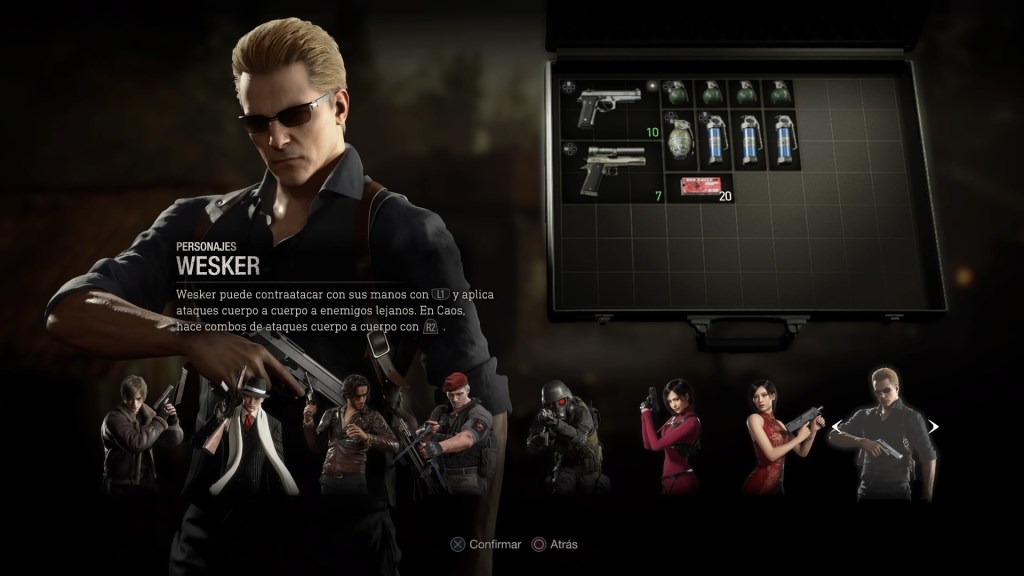Click the right arrow beside Wesker
This screenshot has width=1024, height=576.
pos(933,427)
